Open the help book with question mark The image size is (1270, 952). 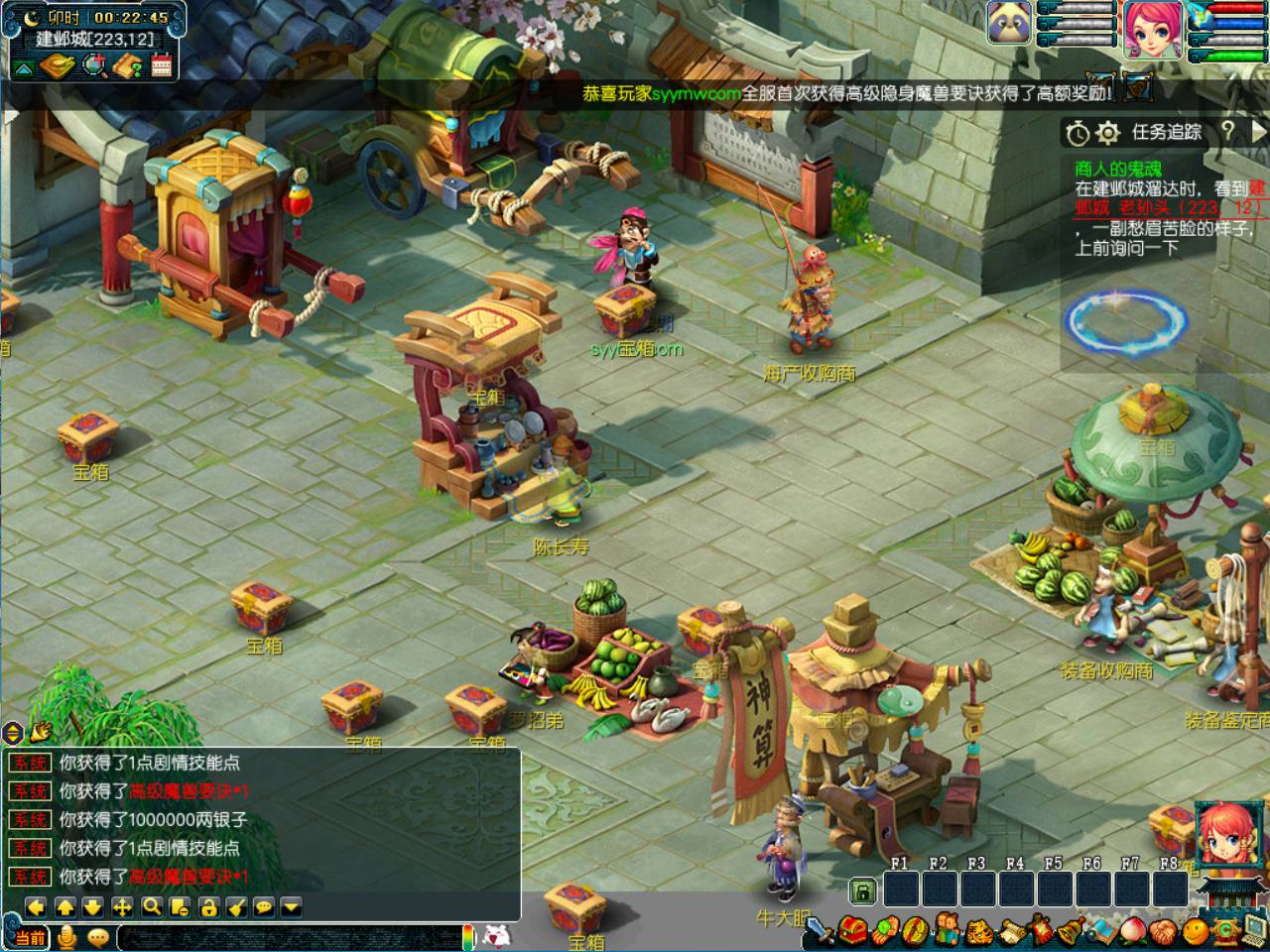click(128, 66)
